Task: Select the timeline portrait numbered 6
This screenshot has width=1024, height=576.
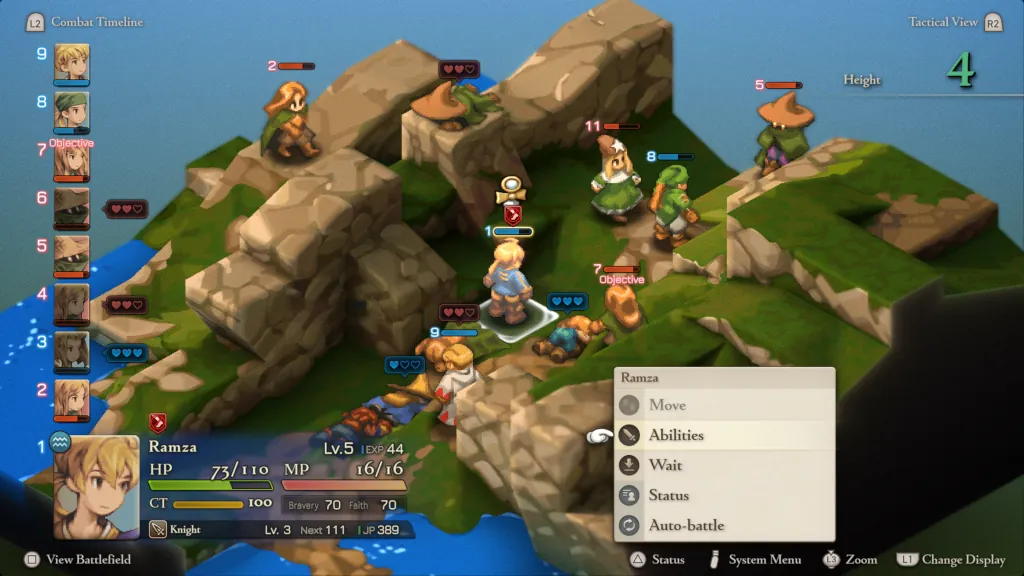Action: coord(72,208)
